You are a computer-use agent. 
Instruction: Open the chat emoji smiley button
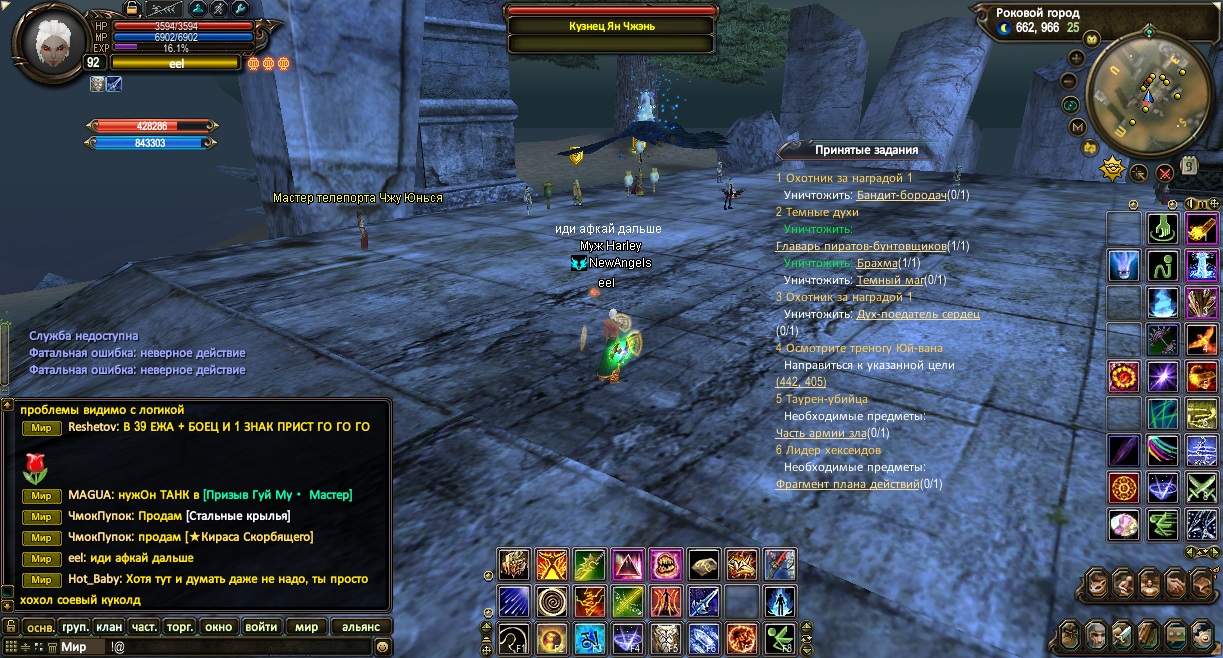(381, 647)
